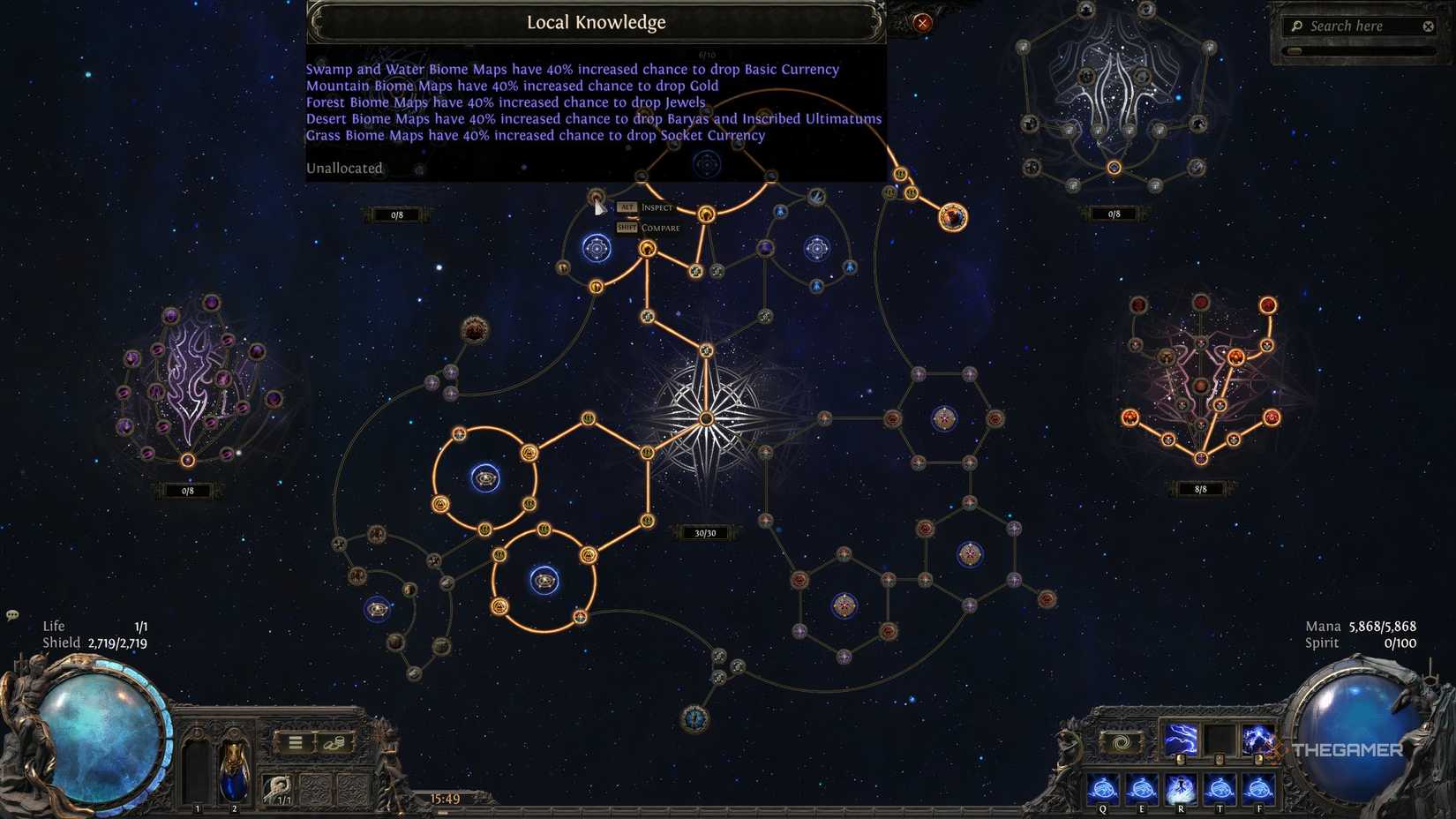Screen dimensions: 1456x819
Task: Close the atlas passive tree panel
Action: coord(922,24)
